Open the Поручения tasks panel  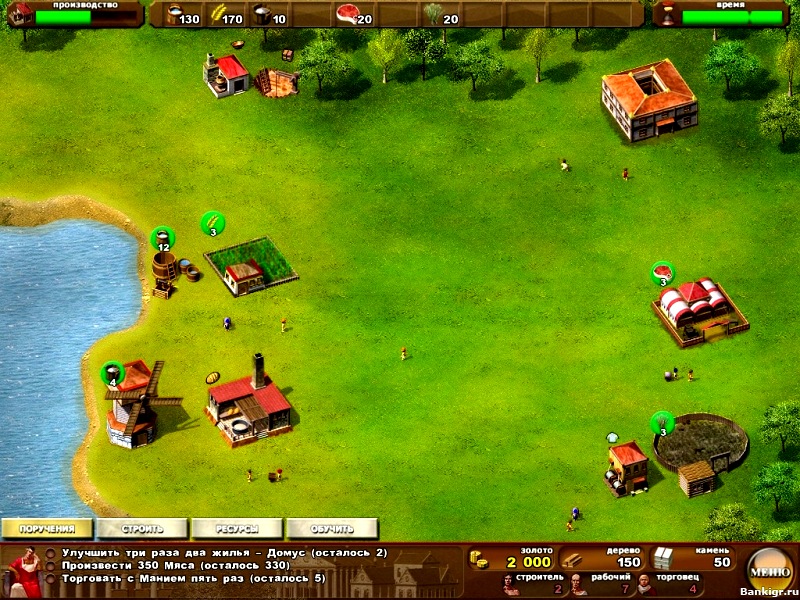[46, 528]
